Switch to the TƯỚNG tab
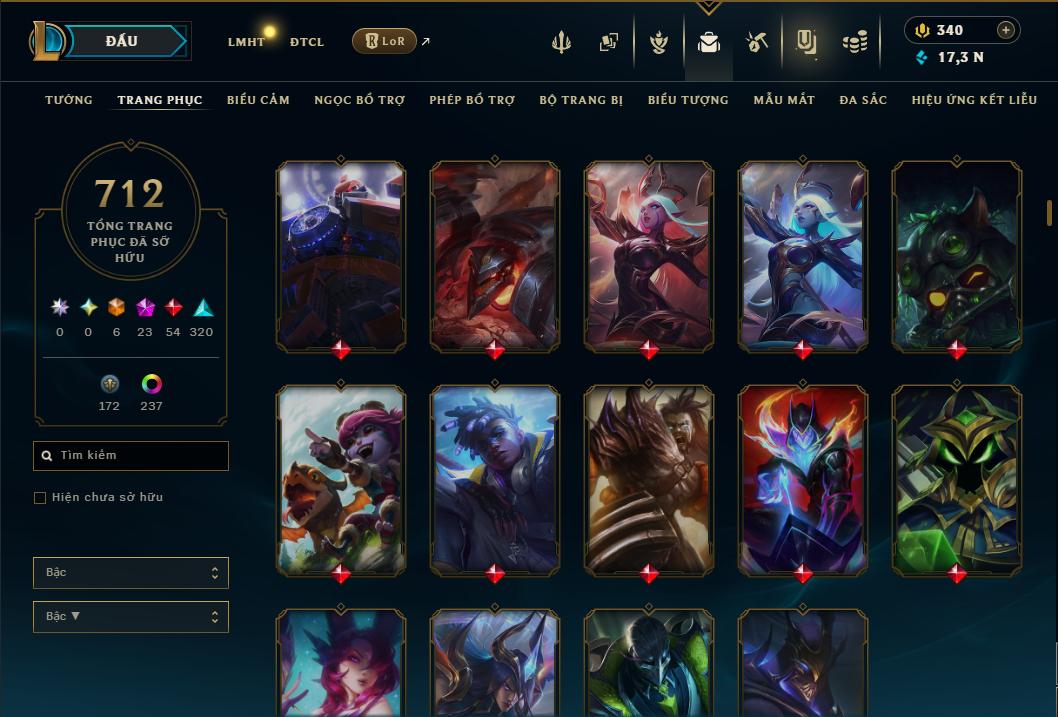 [69, 100]
